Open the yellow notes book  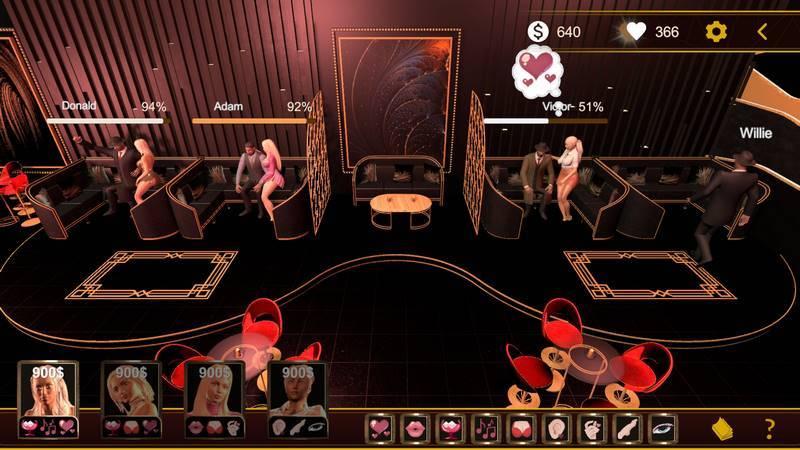pyautogui.click(x=722, y=428)
